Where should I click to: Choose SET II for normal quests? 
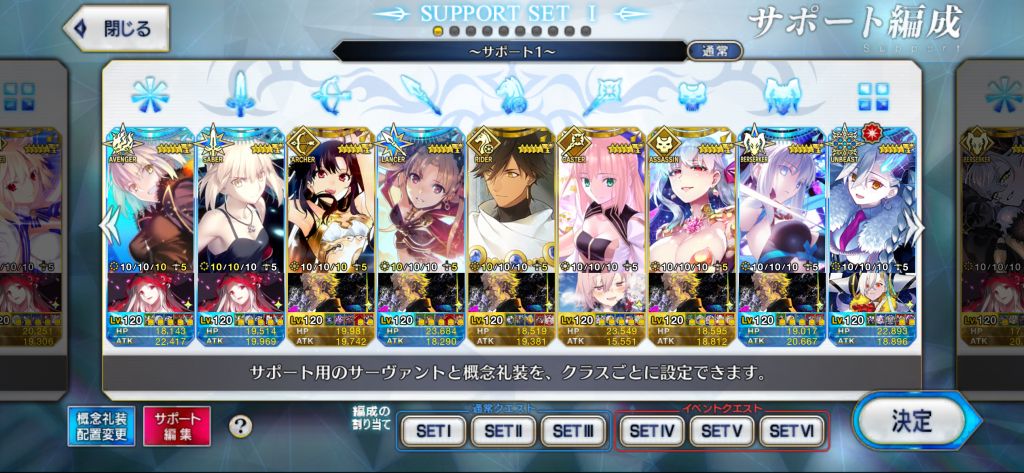502,431
